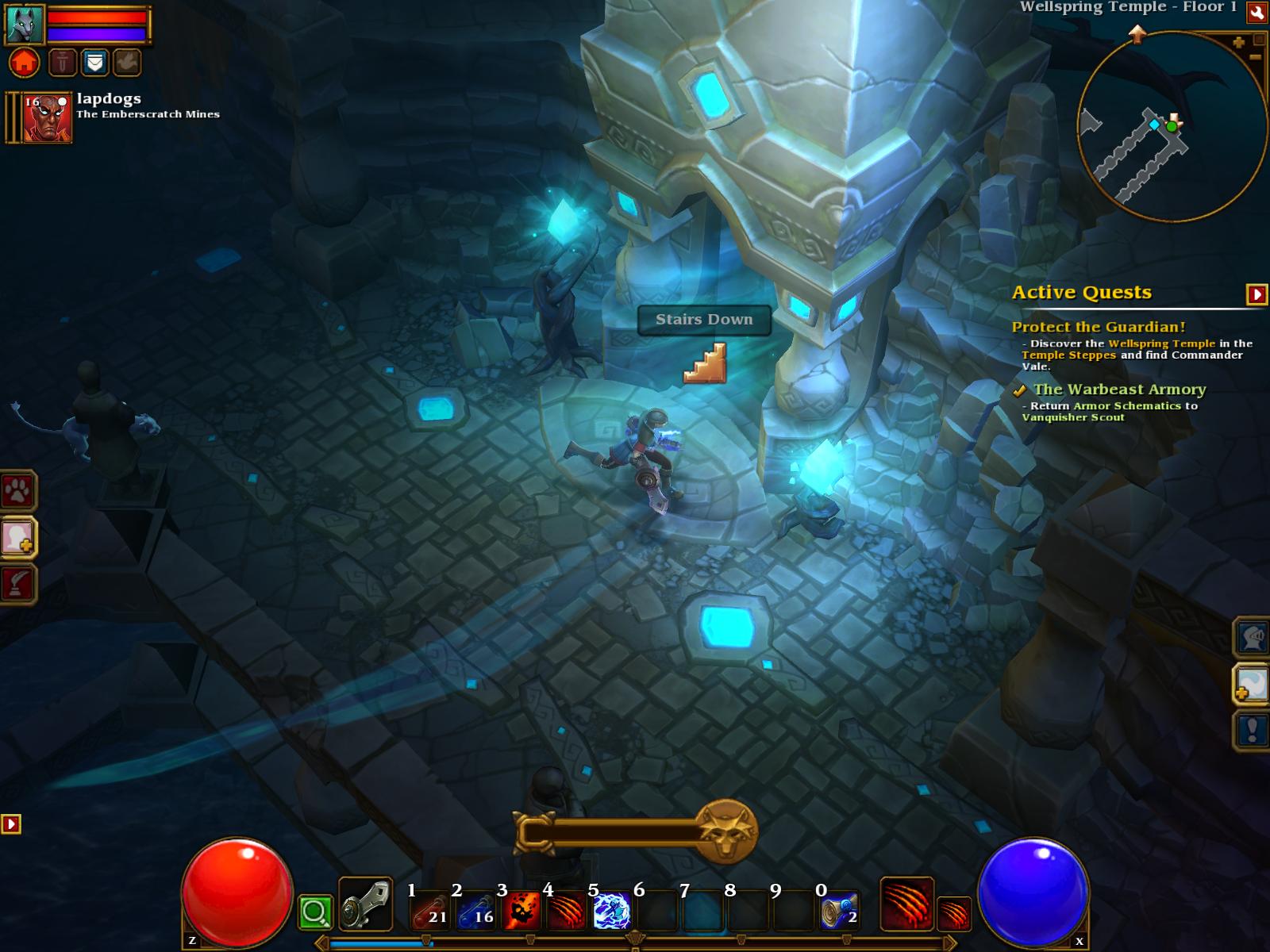This screenshot has width=1270, height=952.
Task: Activate the fiery skull skill in slot 3
Action: coord(521,911)
